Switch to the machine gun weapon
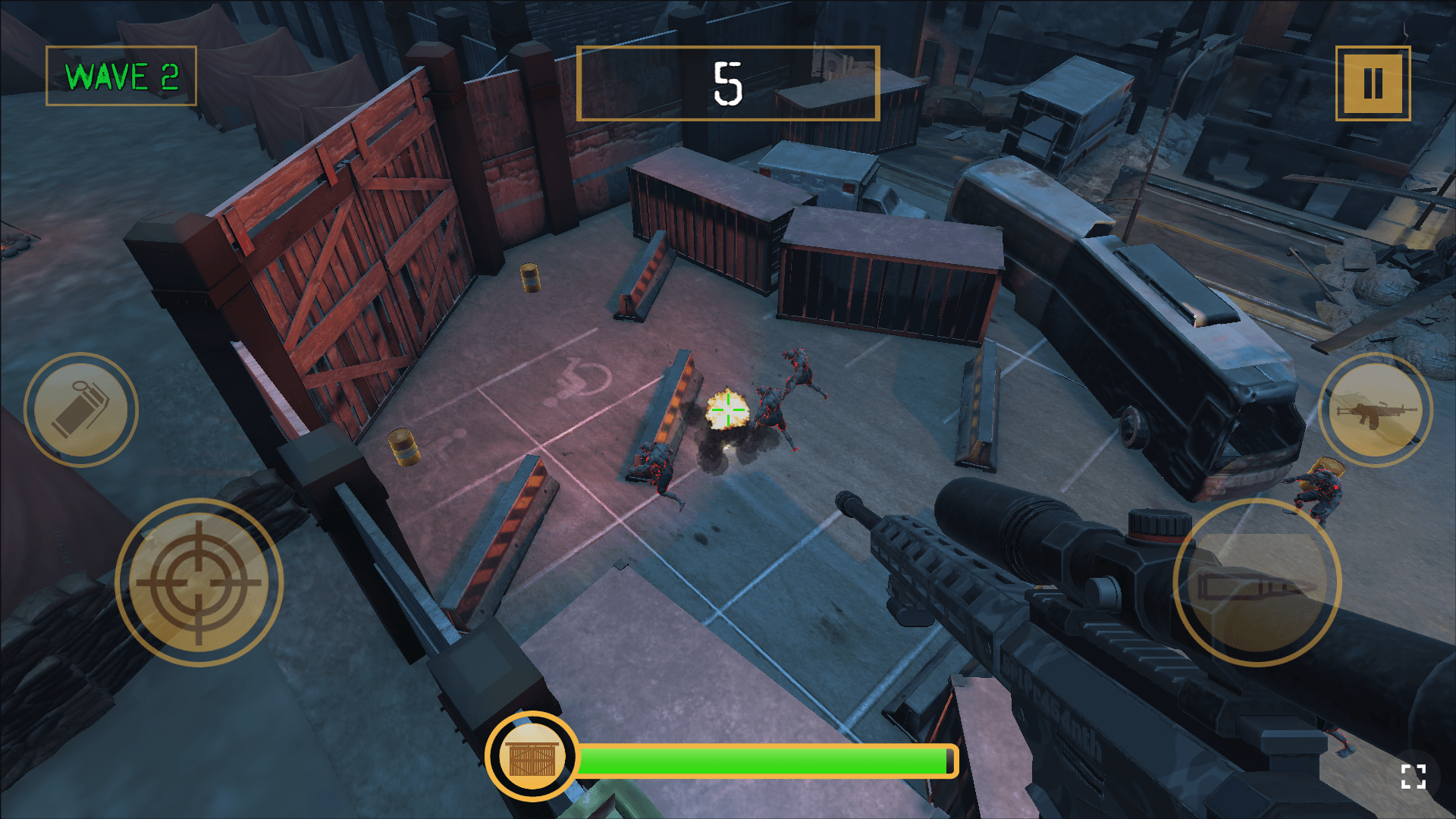Screen dimensions: 1456x819 tap(1375, 409)
